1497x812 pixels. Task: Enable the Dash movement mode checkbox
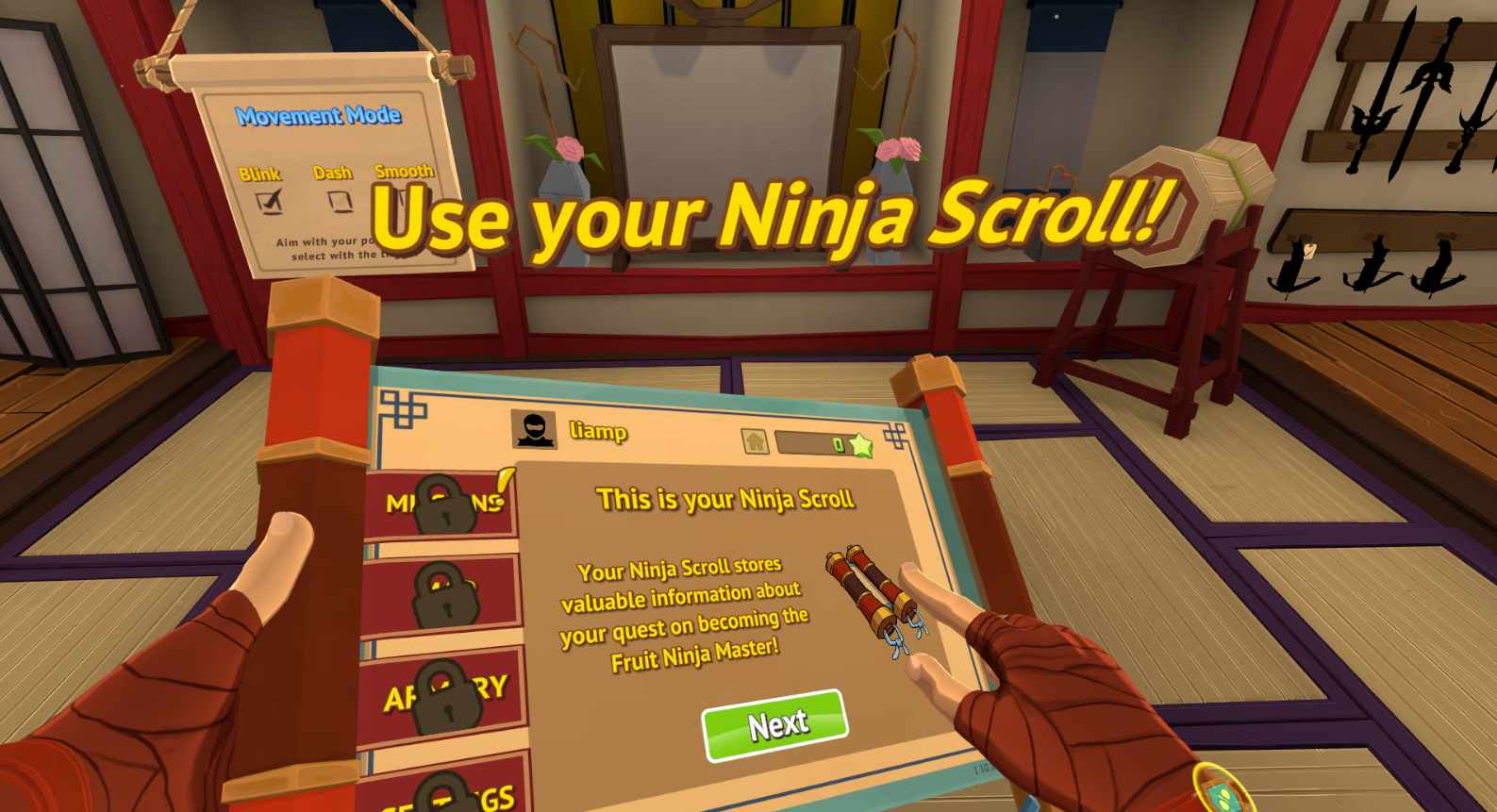click(340, 200)
